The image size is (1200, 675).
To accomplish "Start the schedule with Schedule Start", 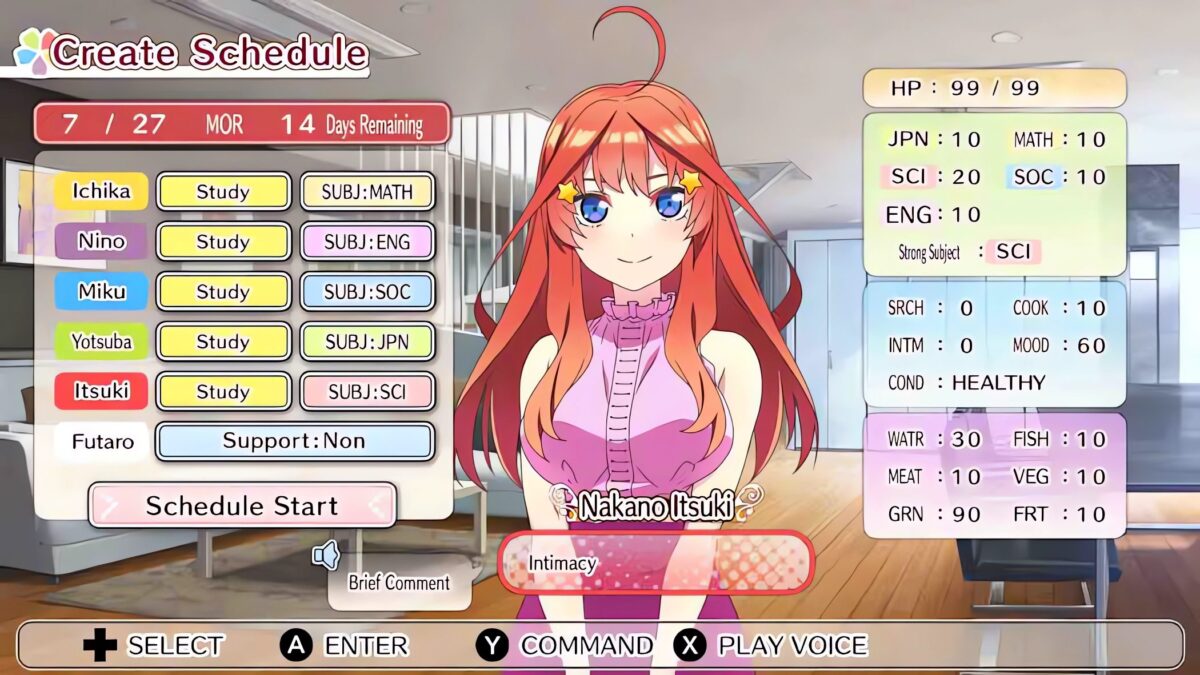I will pos(242,505).
